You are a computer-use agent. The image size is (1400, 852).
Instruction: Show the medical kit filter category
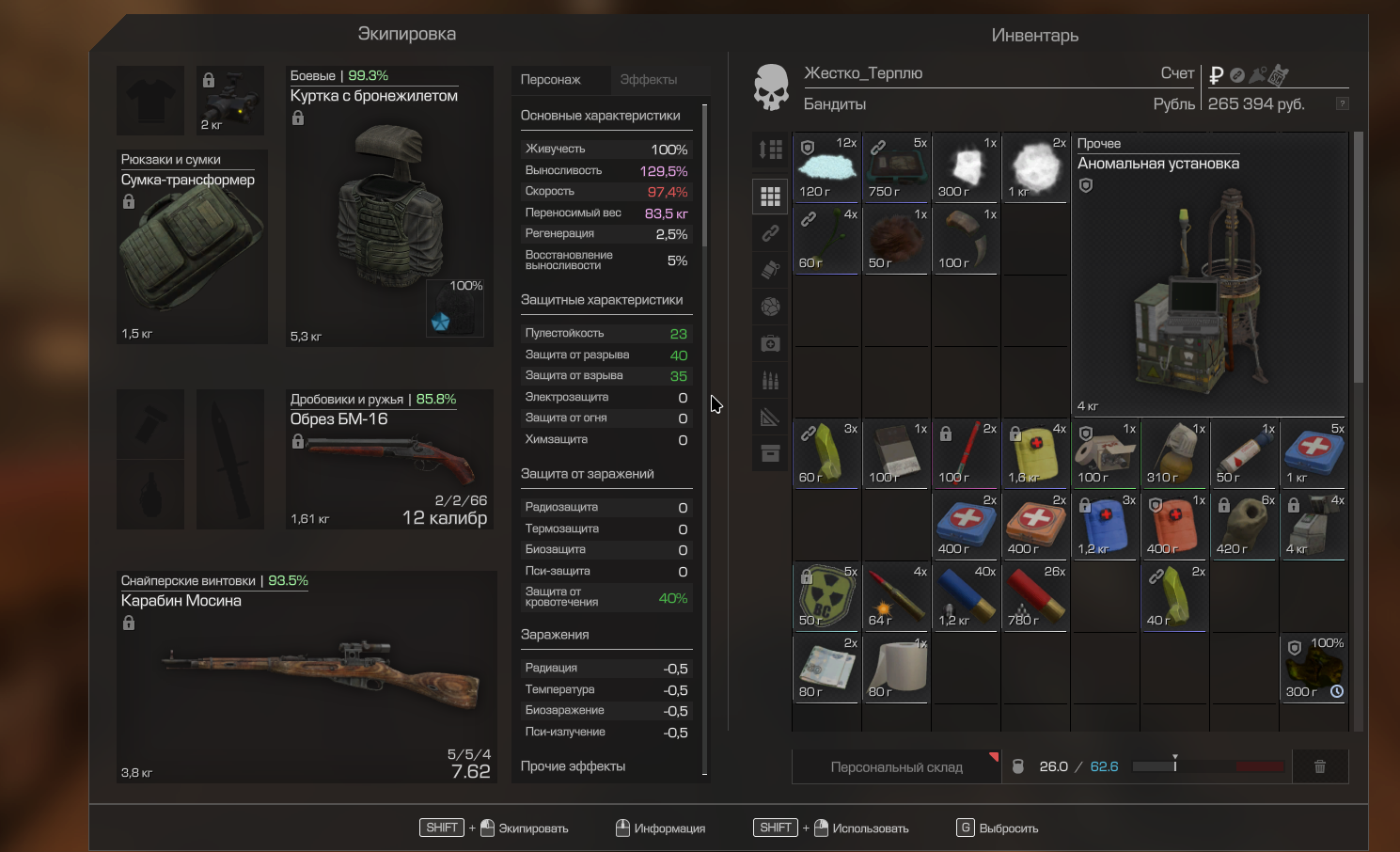point(770,344)
